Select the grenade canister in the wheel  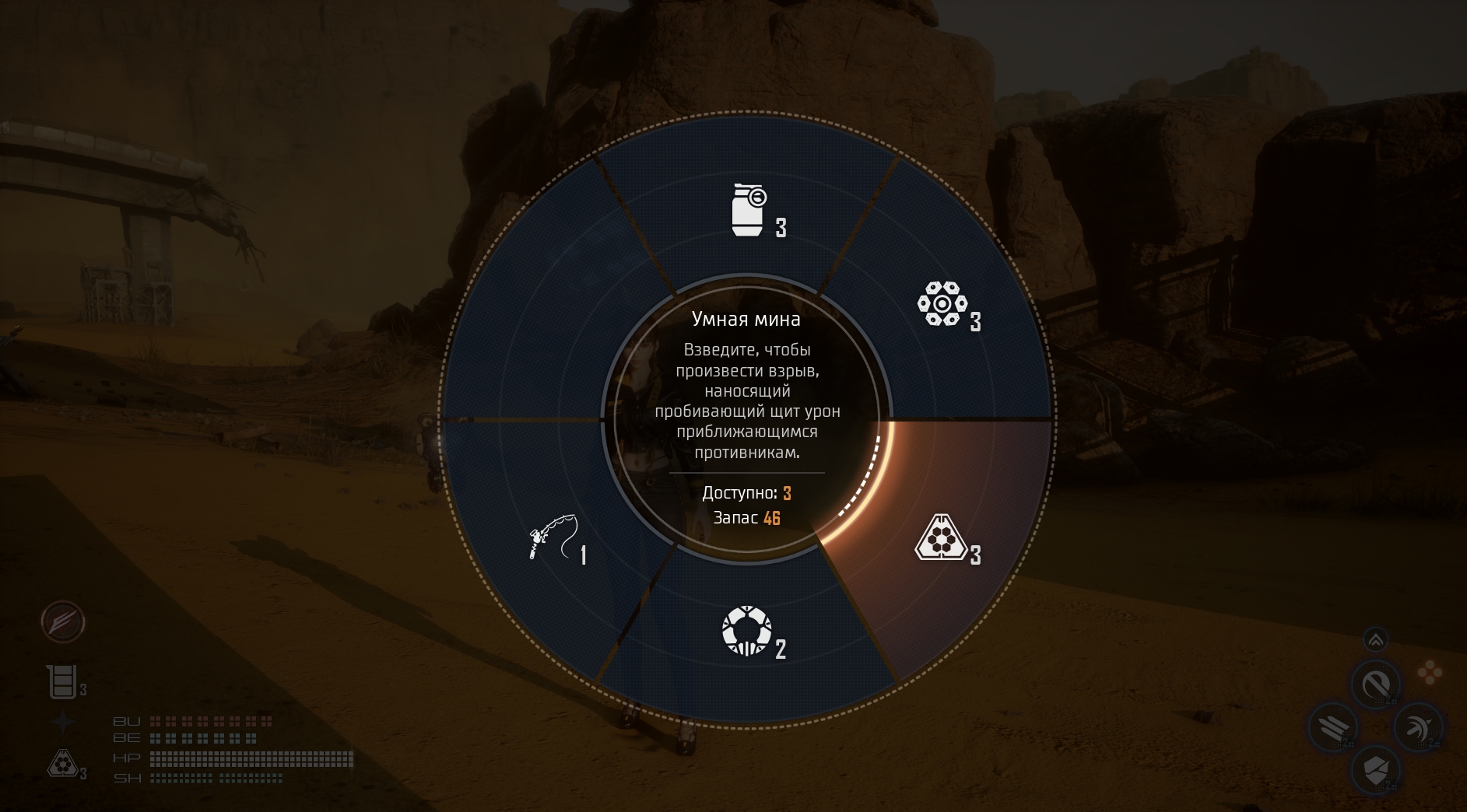(749, 209)
